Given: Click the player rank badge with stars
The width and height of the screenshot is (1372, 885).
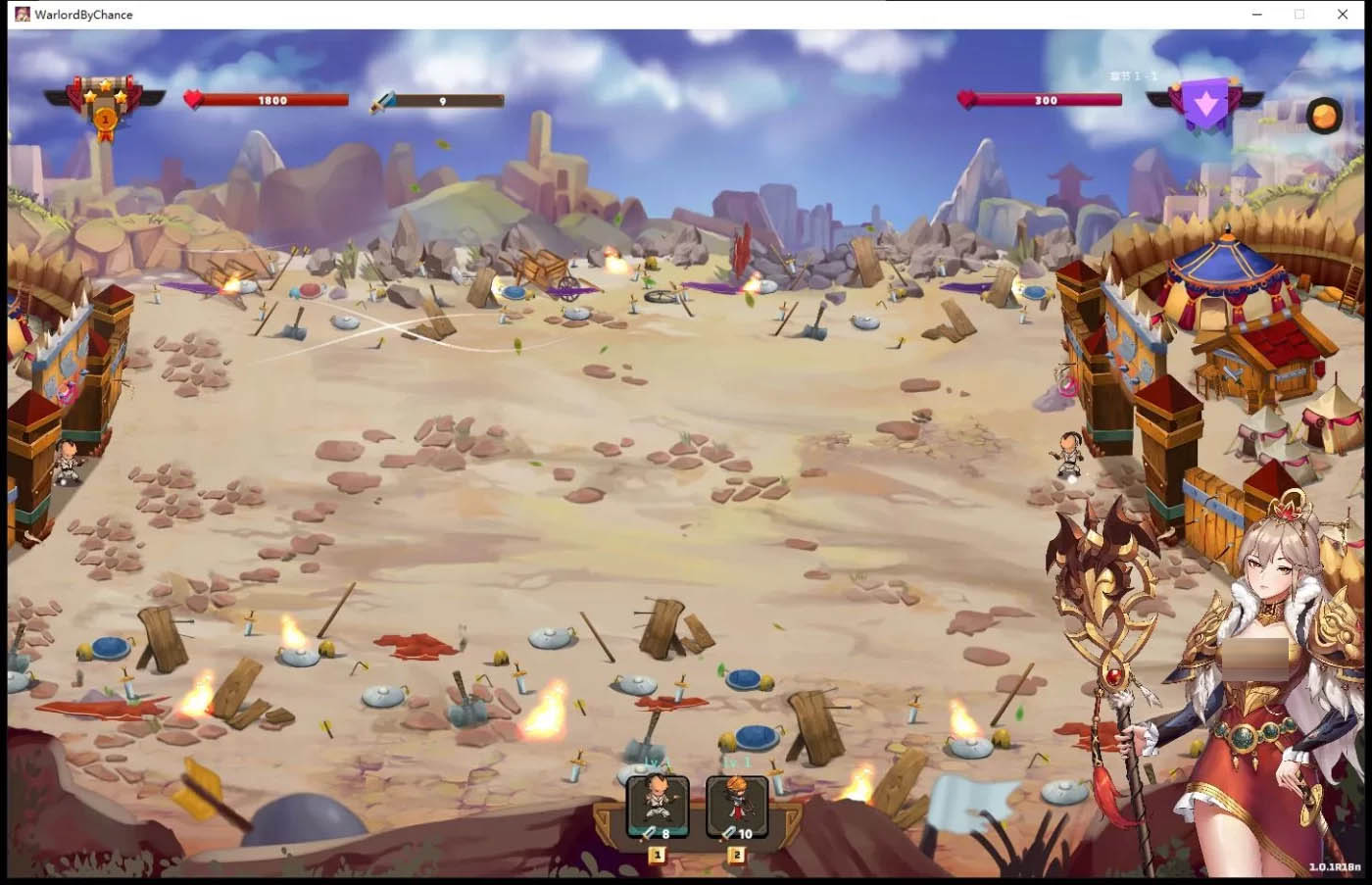Looking at the screenshot, I should tap(104, 106).
